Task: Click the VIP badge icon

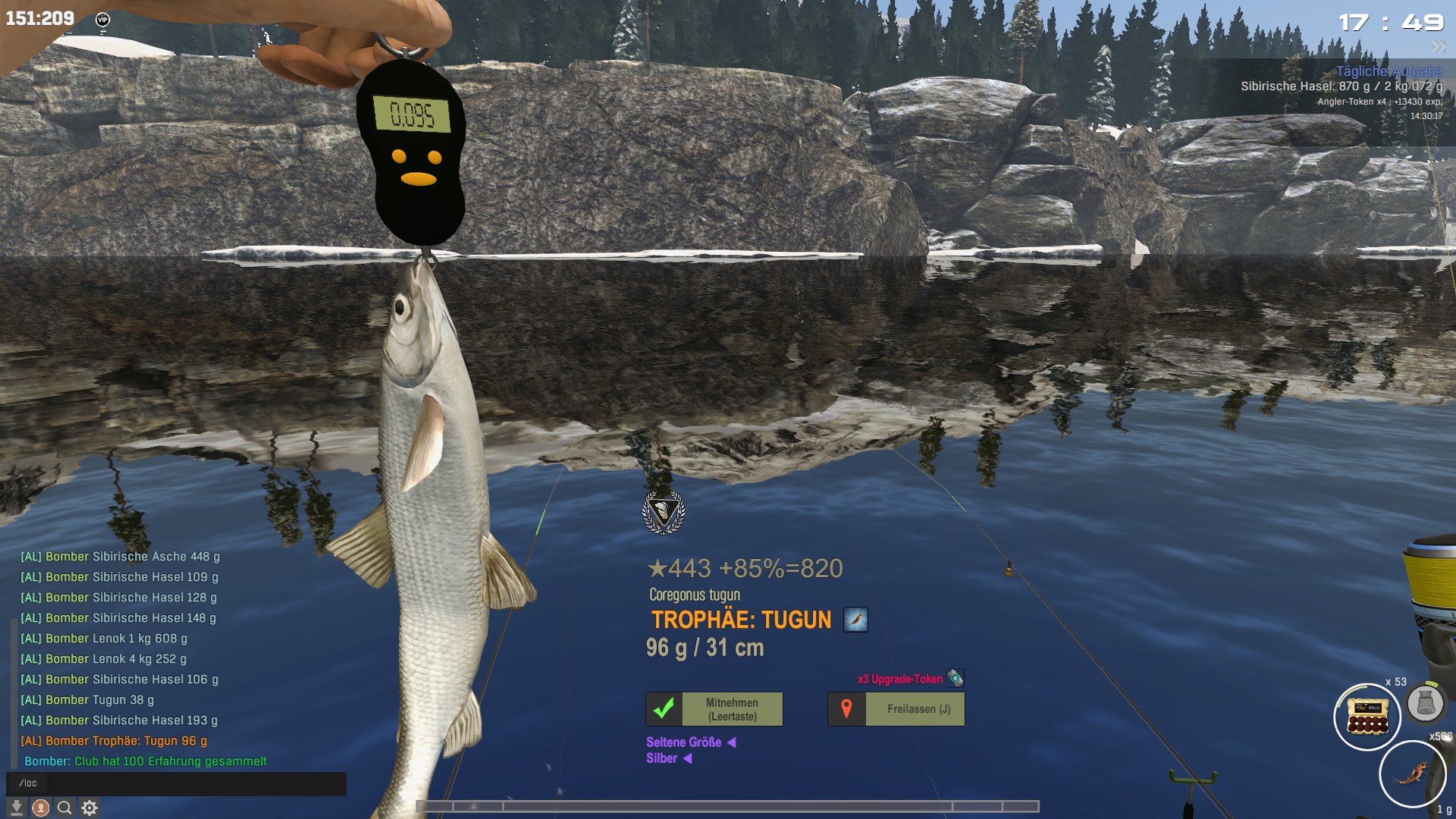Action: [x=103, y=20]
